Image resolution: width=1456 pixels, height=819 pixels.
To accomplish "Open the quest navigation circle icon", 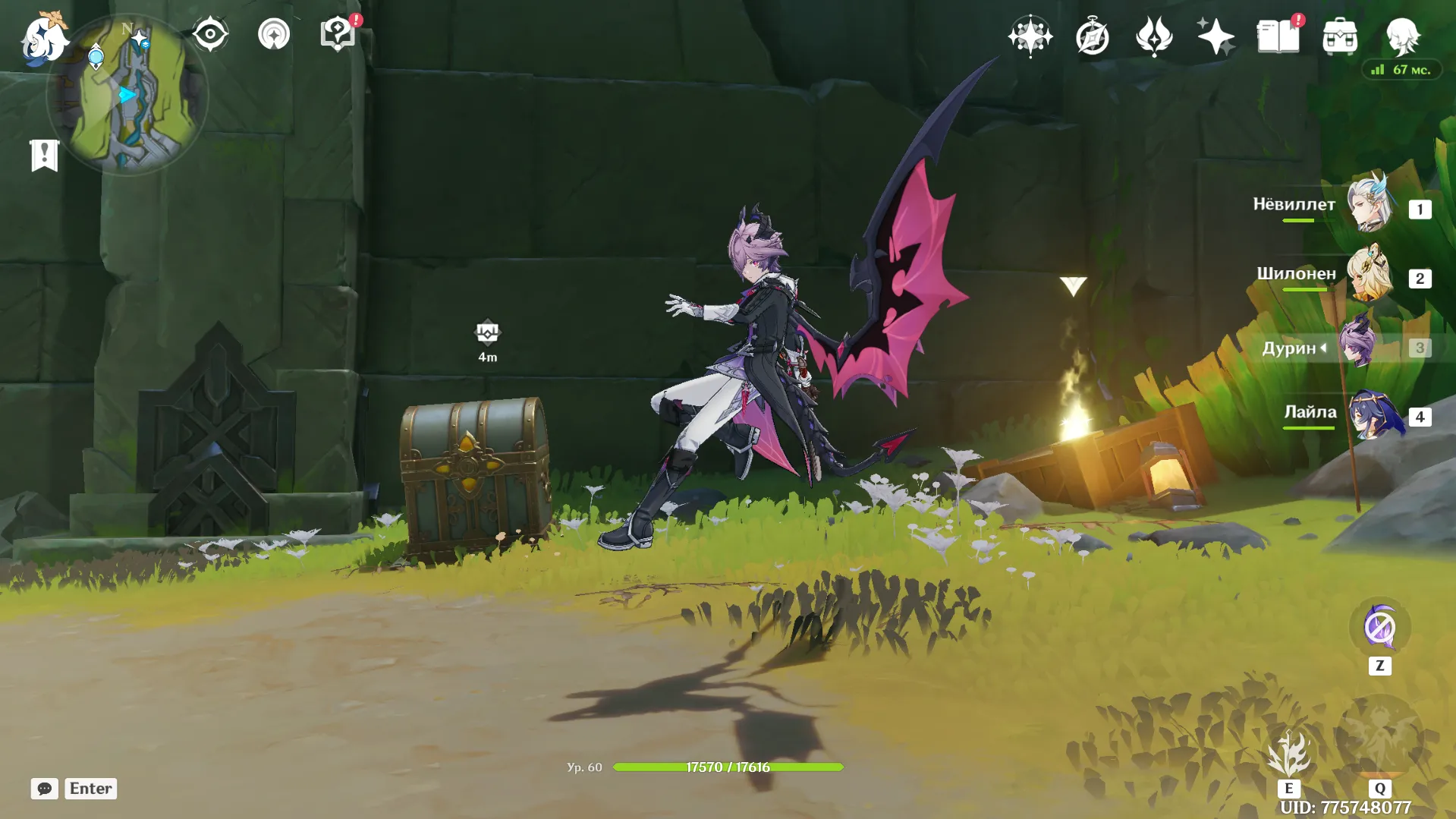I will tap(274, 35).
